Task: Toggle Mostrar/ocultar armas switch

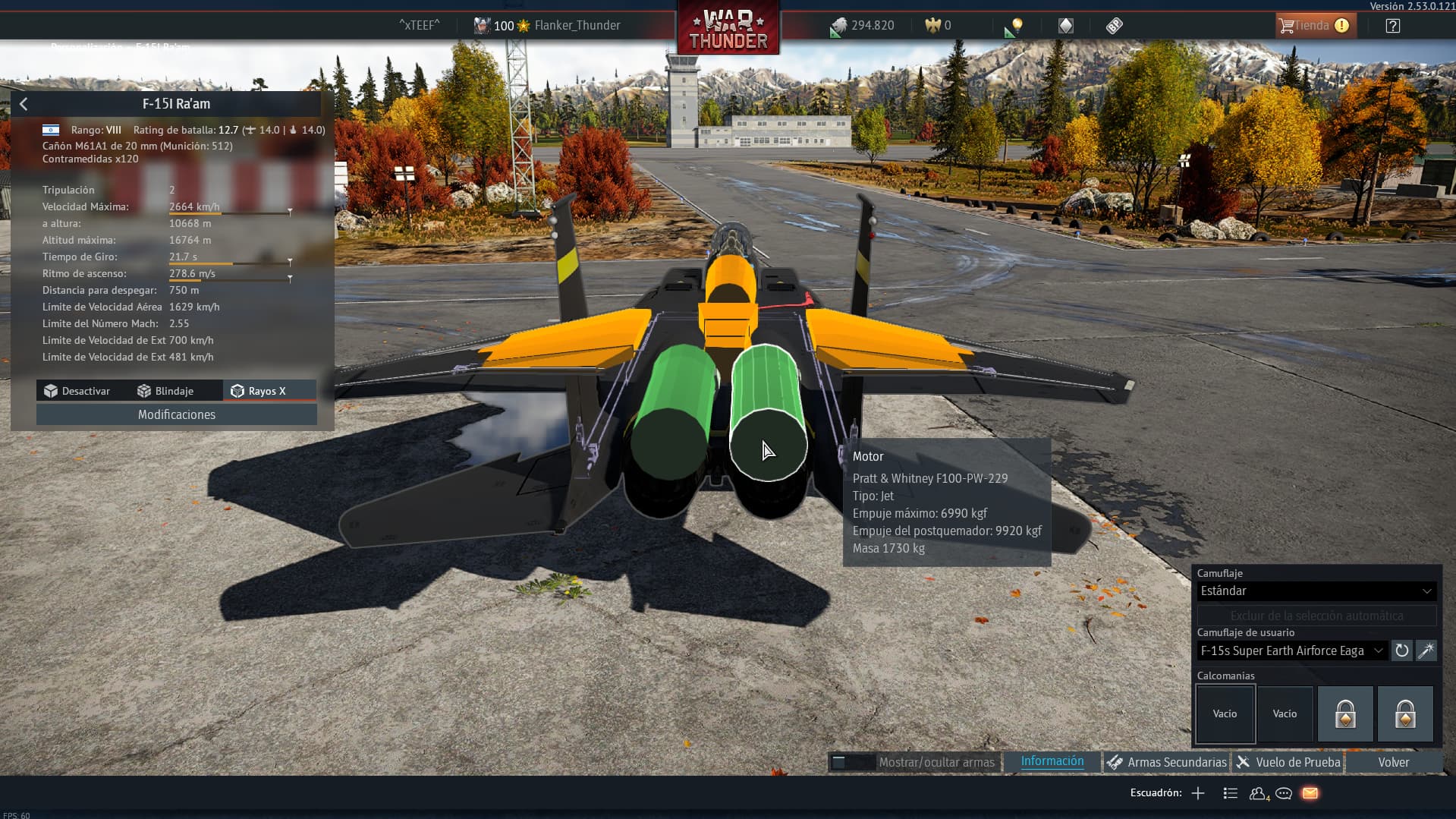Action: coord(851,762)
